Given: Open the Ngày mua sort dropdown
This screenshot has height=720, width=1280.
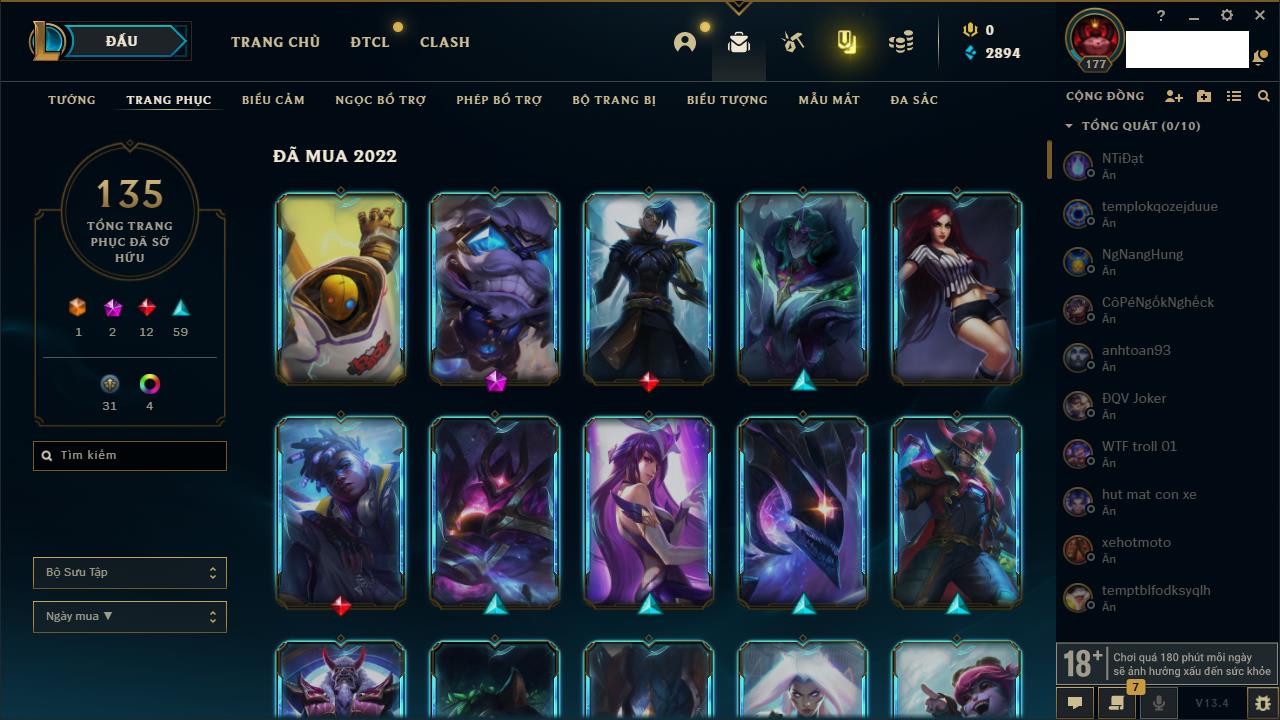Looking at the screenshot, I should click(130, 617).
